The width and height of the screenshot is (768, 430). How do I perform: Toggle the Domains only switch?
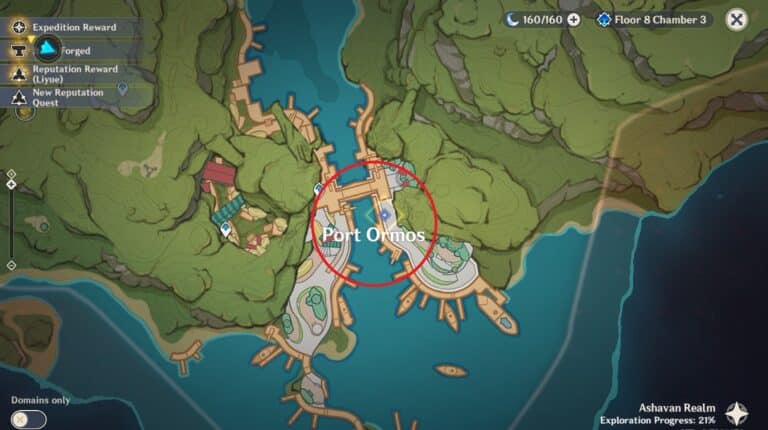click(30, 418)
